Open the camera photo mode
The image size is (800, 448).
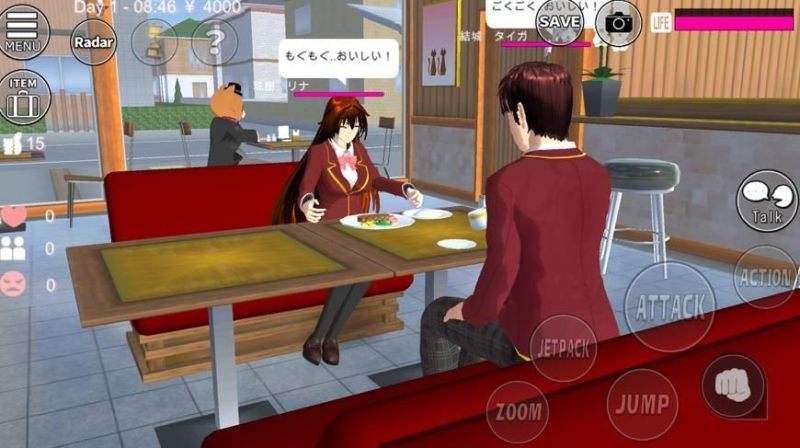(619, 22)
